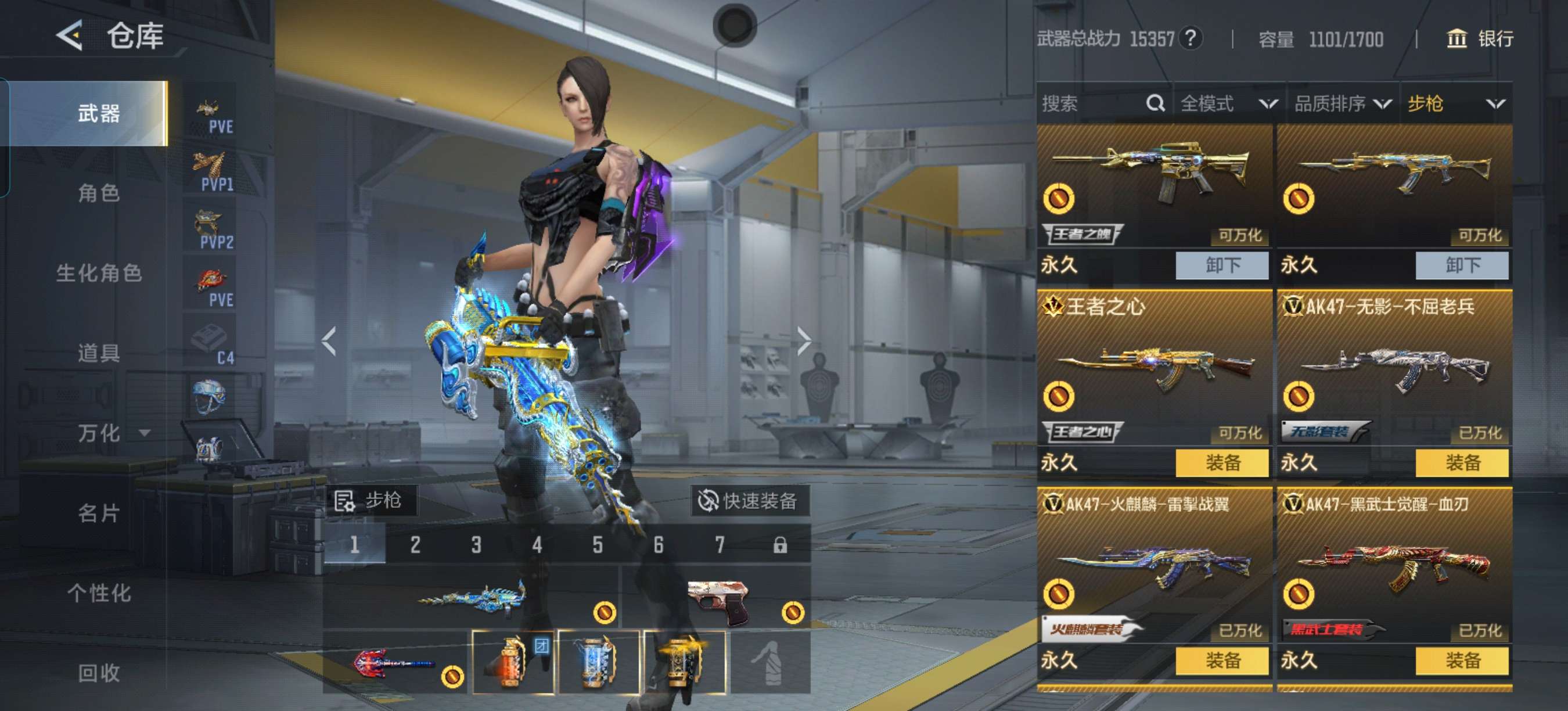Open the 步枪 weapon type filter
The image size is (1568, 711).
click(1455, 103)
